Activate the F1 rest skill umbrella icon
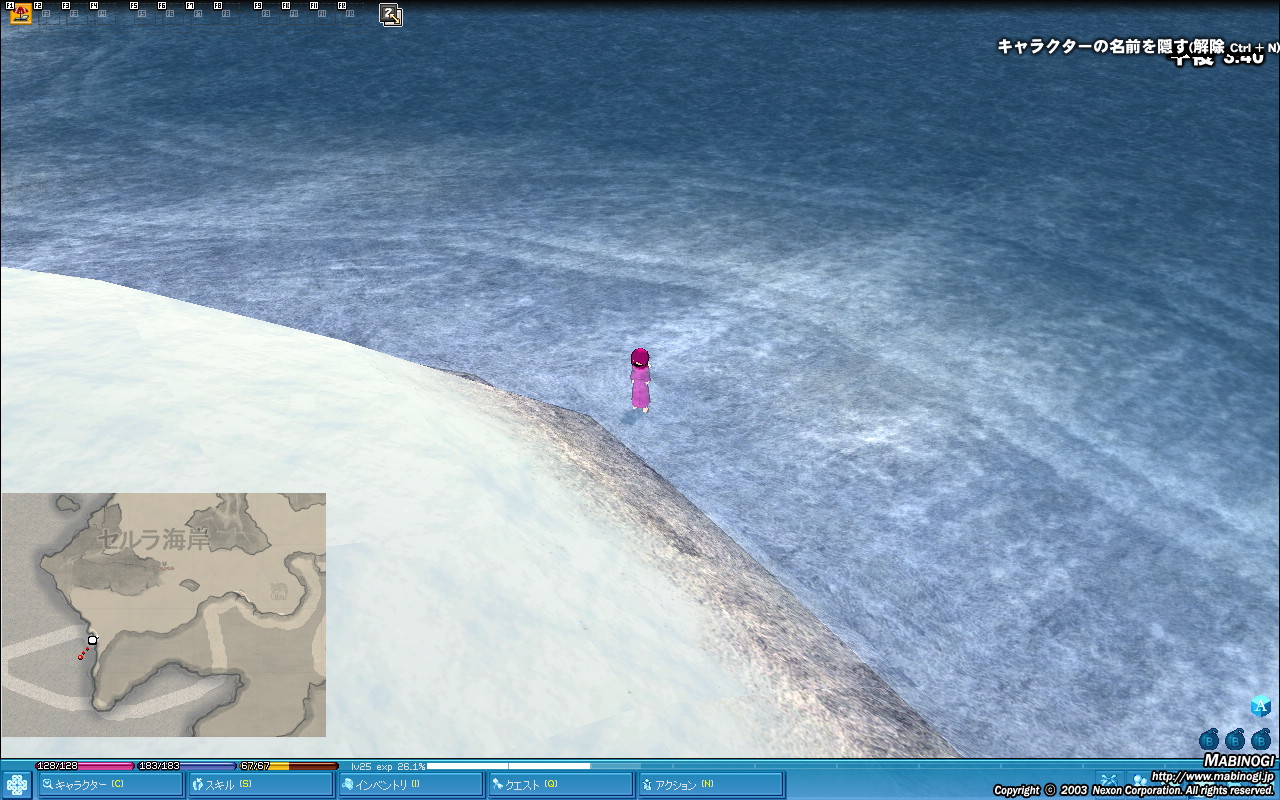 click(20, 14)
